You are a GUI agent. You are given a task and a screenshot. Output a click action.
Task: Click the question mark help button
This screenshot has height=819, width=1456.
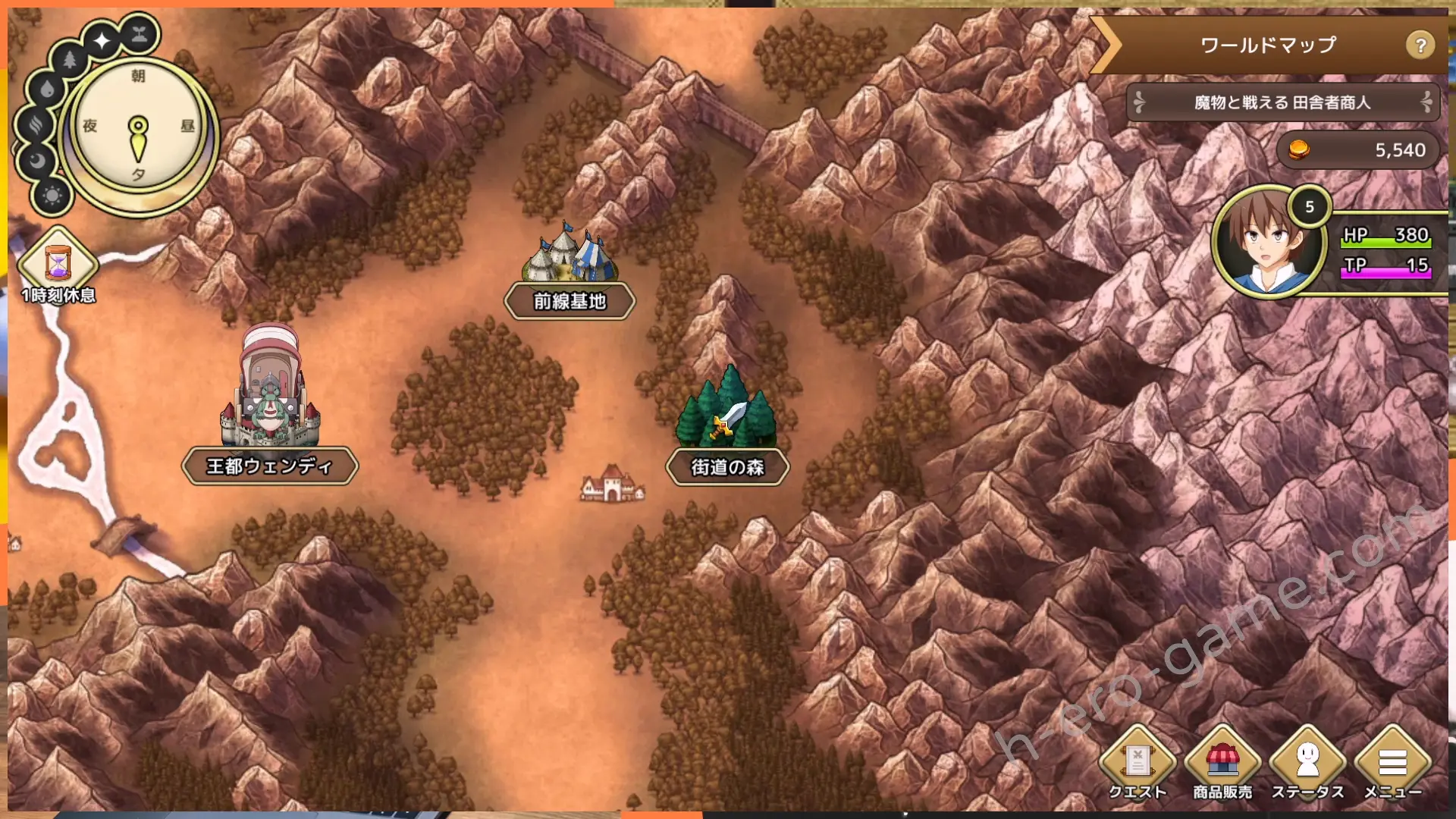[x=1420, y=45]
